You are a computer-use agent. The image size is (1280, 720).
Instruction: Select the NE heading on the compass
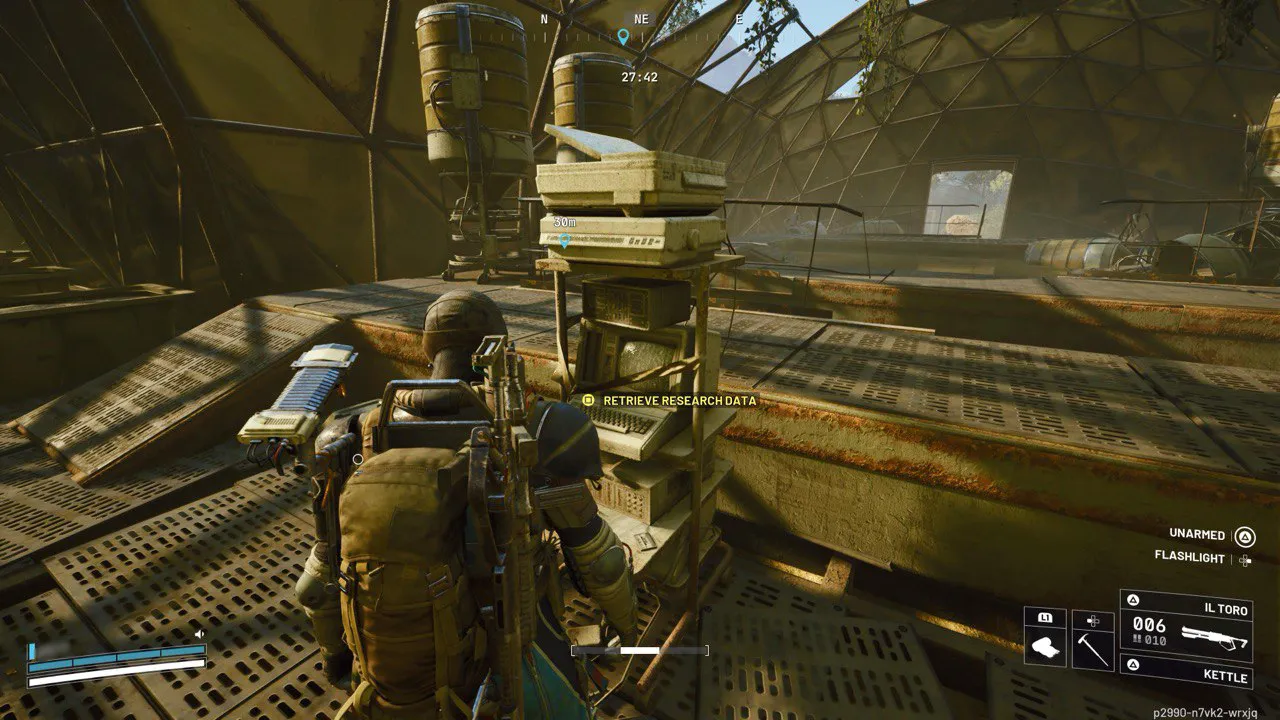(641, 18)
